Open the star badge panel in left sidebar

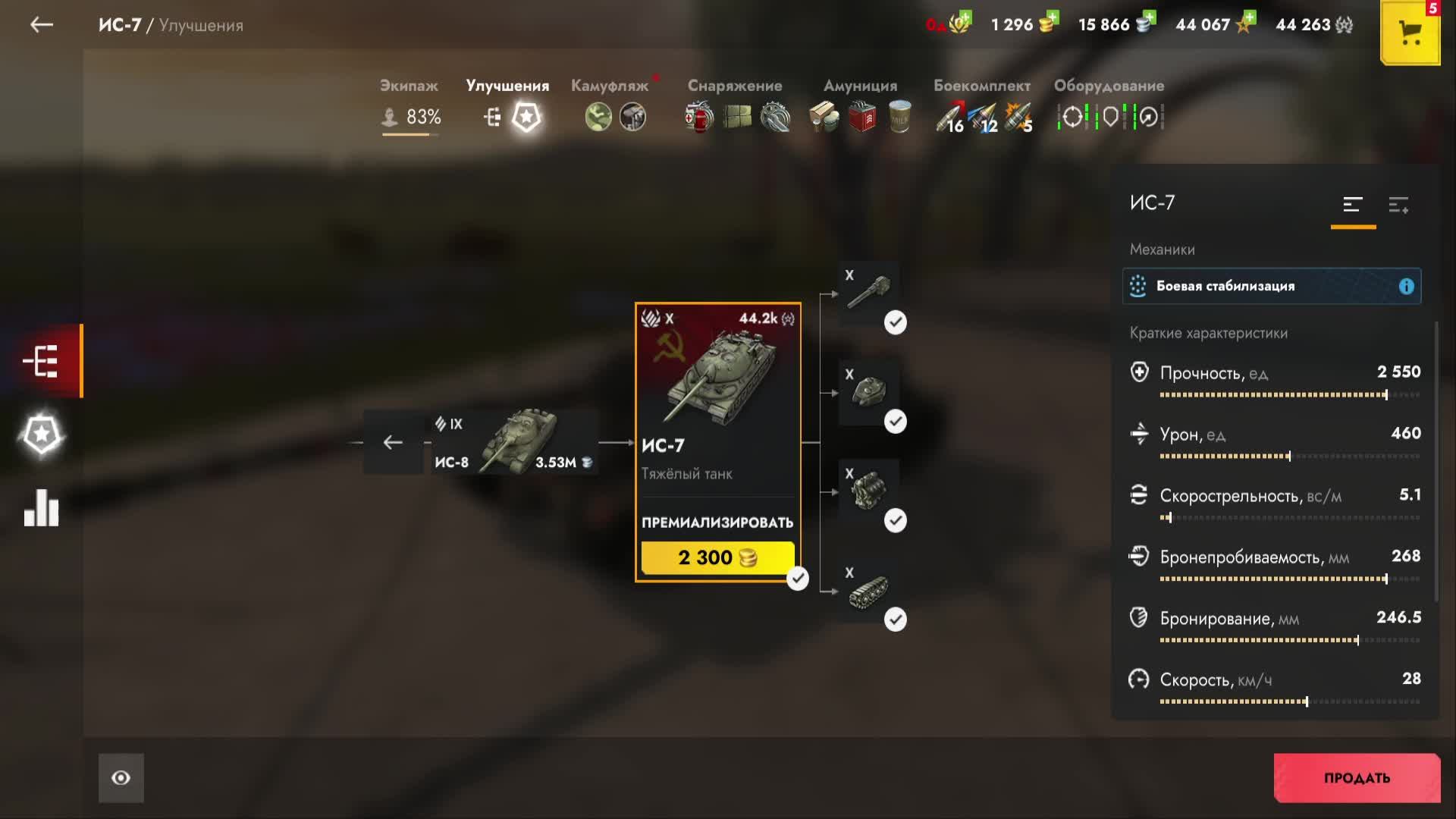tap(42, 435)
